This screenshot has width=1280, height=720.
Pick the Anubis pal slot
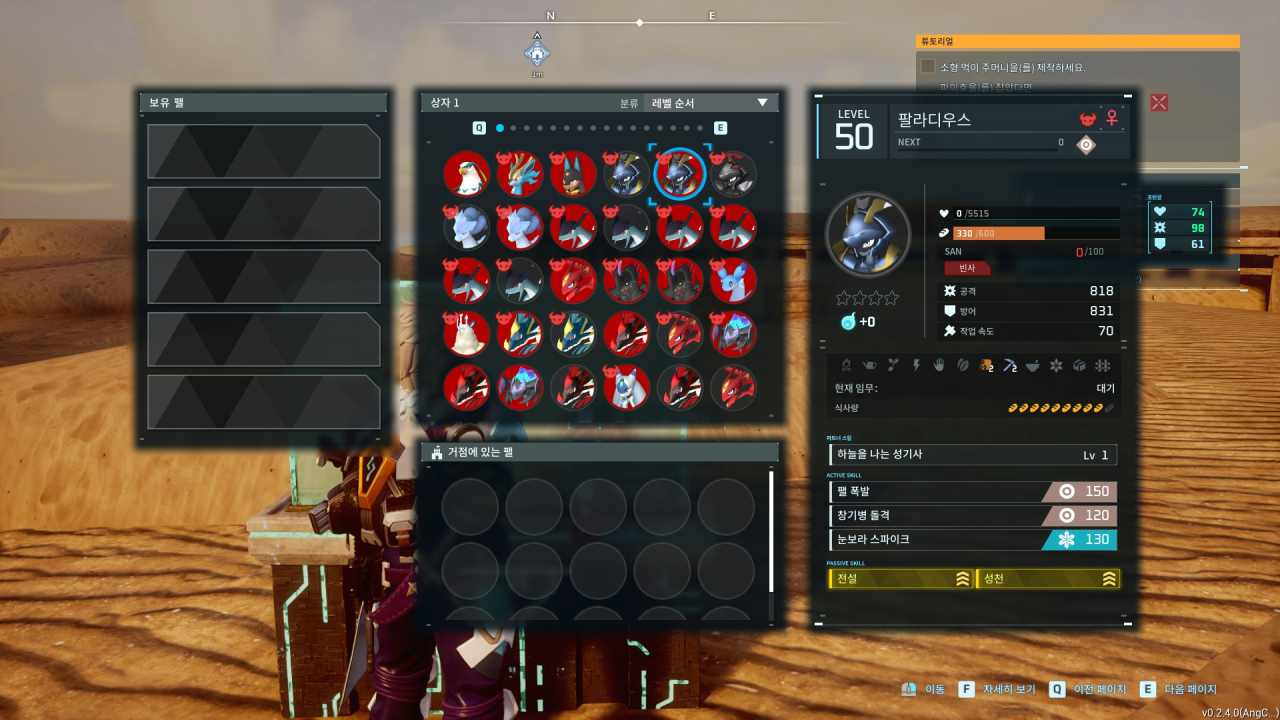573,174
